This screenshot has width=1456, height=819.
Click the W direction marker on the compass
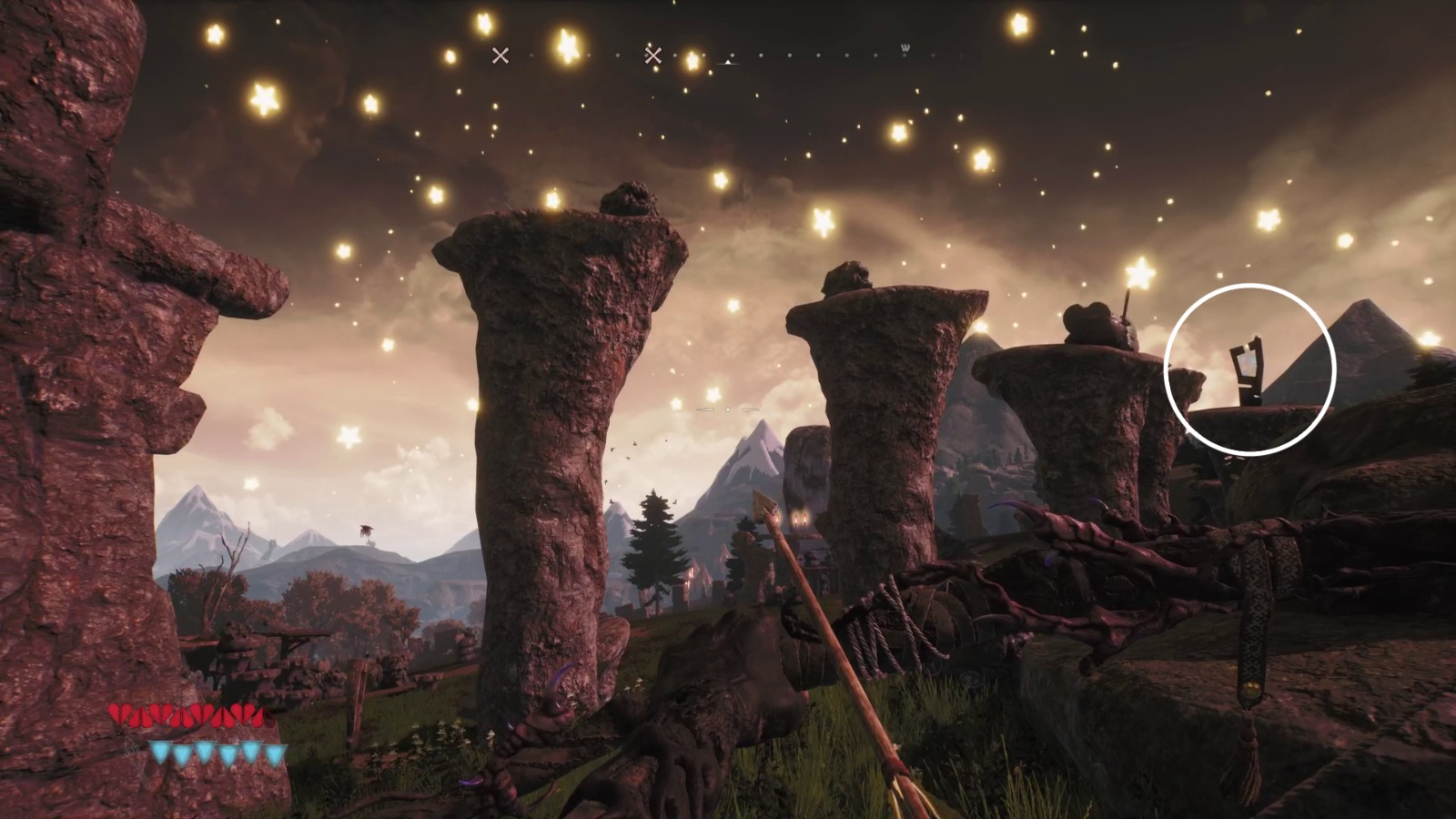click(x=905, y=48)
